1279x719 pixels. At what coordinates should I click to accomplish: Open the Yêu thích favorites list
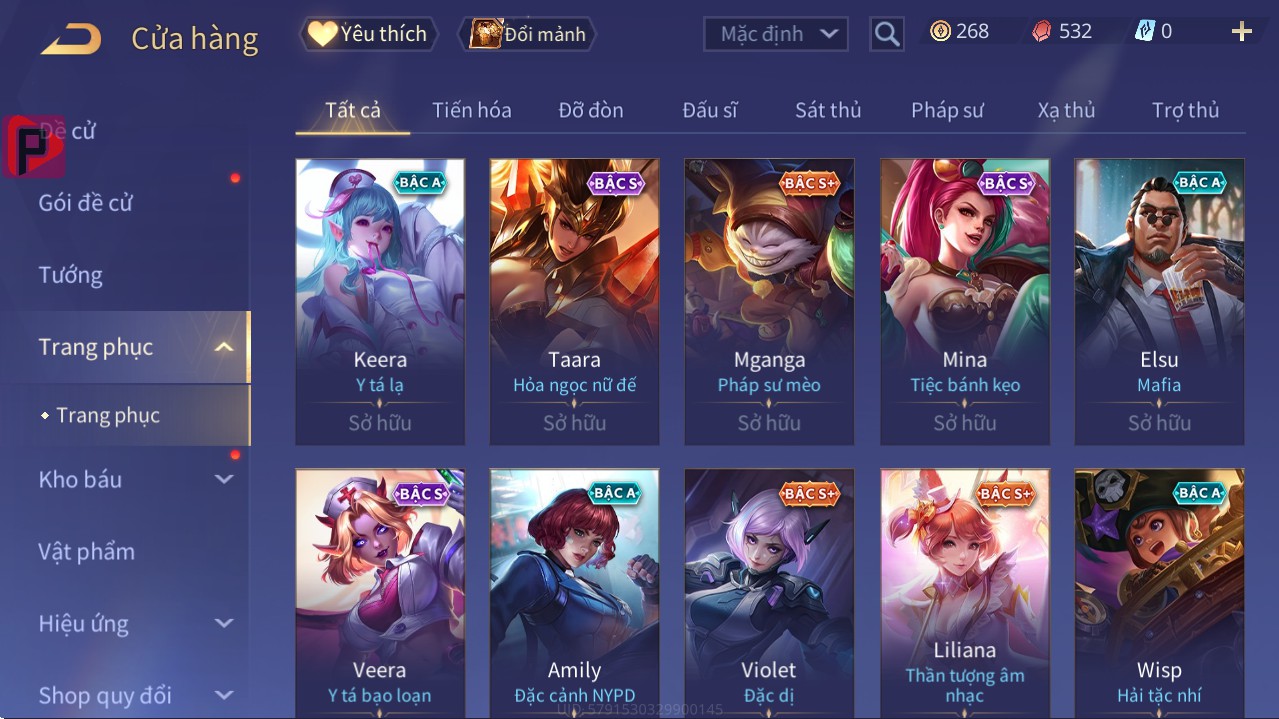click(368, 34)
